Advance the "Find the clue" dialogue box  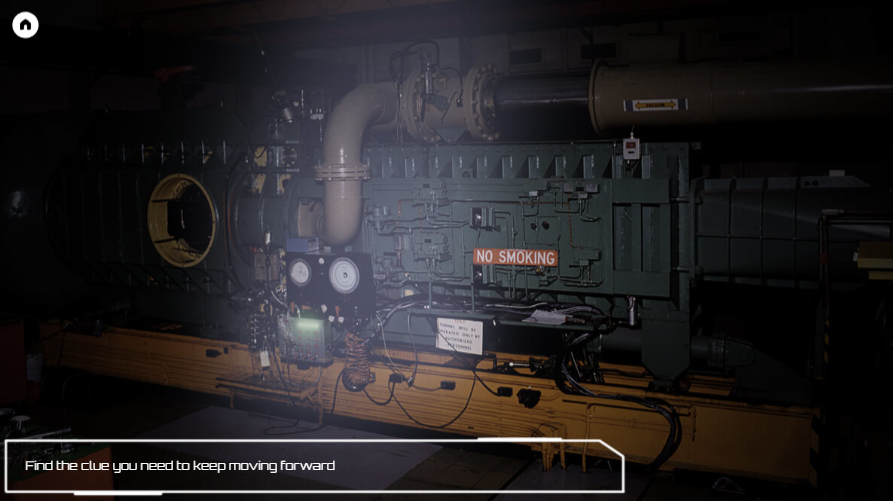tap(314, 466)
